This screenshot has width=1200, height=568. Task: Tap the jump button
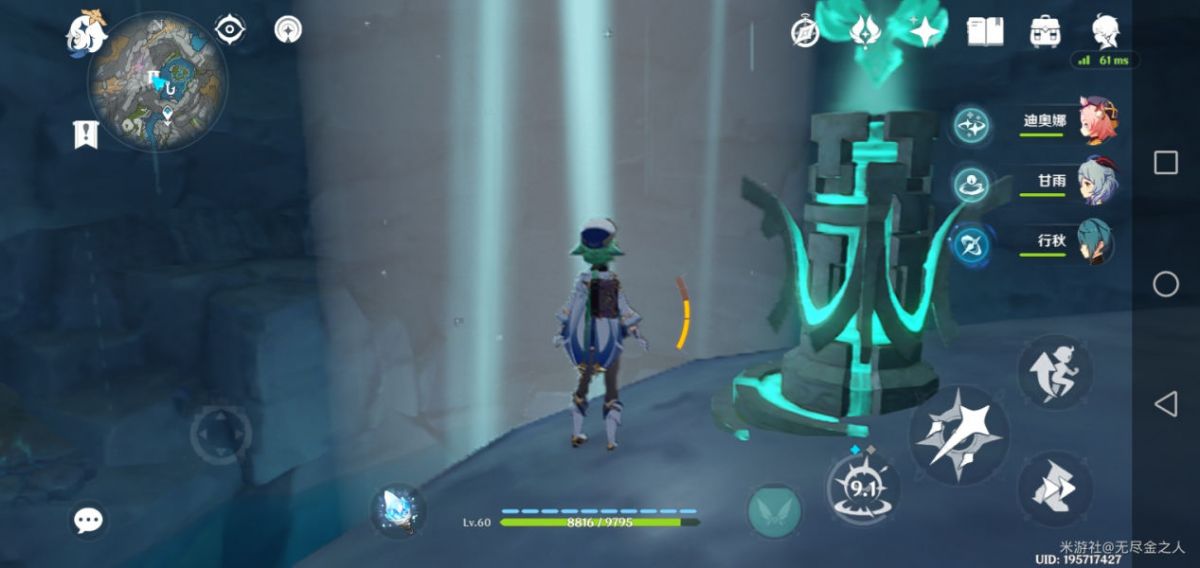[x=1055, y=489]
